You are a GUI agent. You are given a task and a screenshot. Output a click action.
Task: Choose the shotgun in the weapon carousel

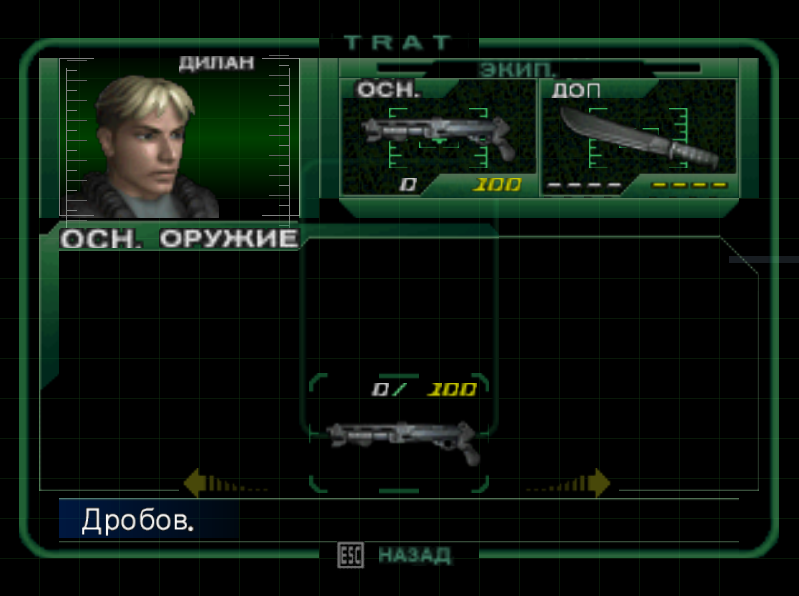pos(402,438)
